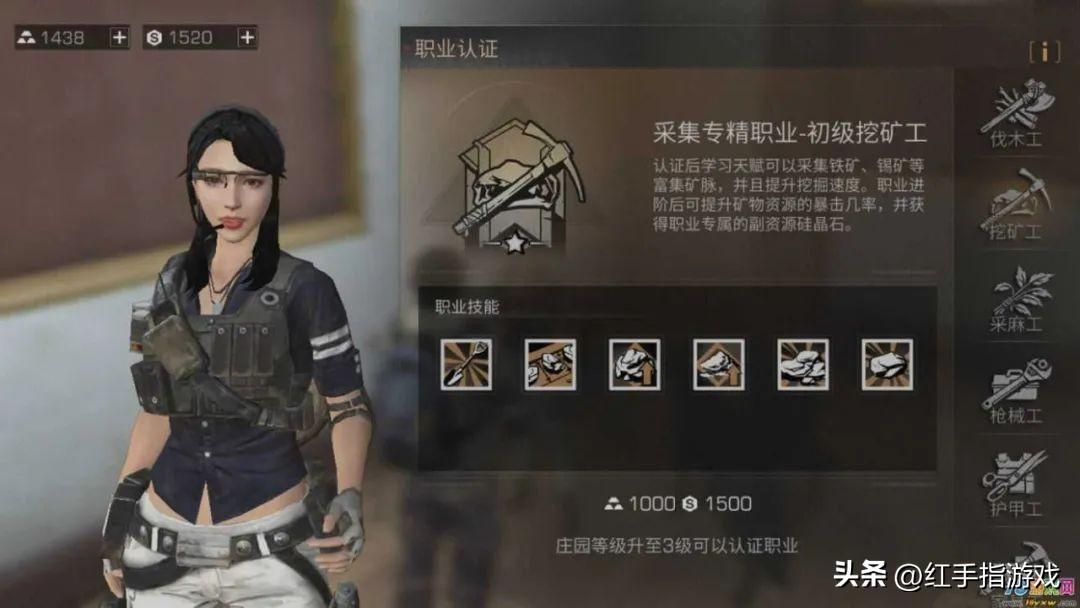Switch to the 伐木工 lumberjack tab
The image size is (1080, 608).
1016,116
